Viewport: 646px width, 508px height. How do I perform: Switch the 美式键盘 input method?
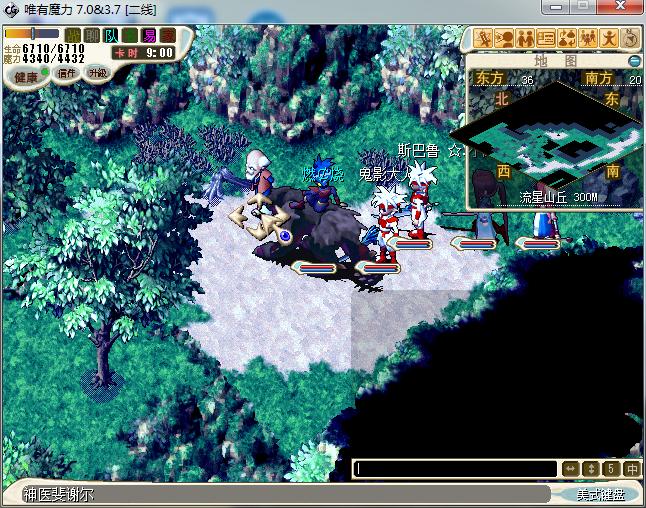[600, 494]
